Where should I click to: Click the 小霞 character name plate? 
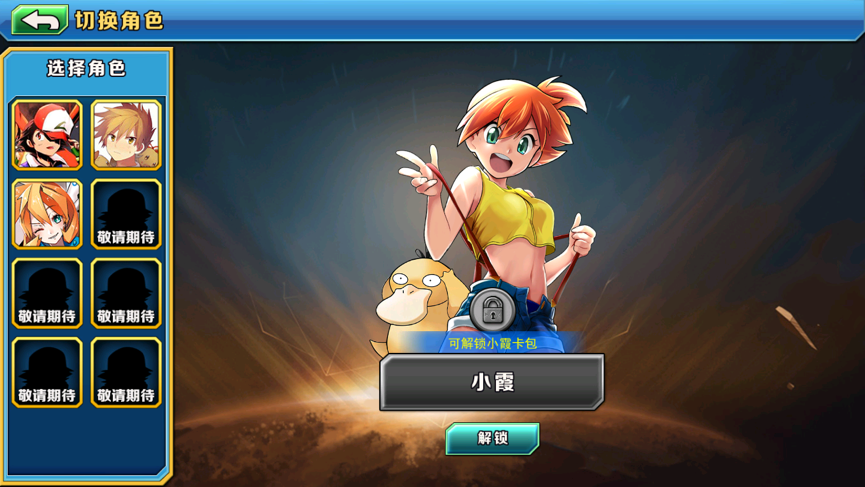492,382
